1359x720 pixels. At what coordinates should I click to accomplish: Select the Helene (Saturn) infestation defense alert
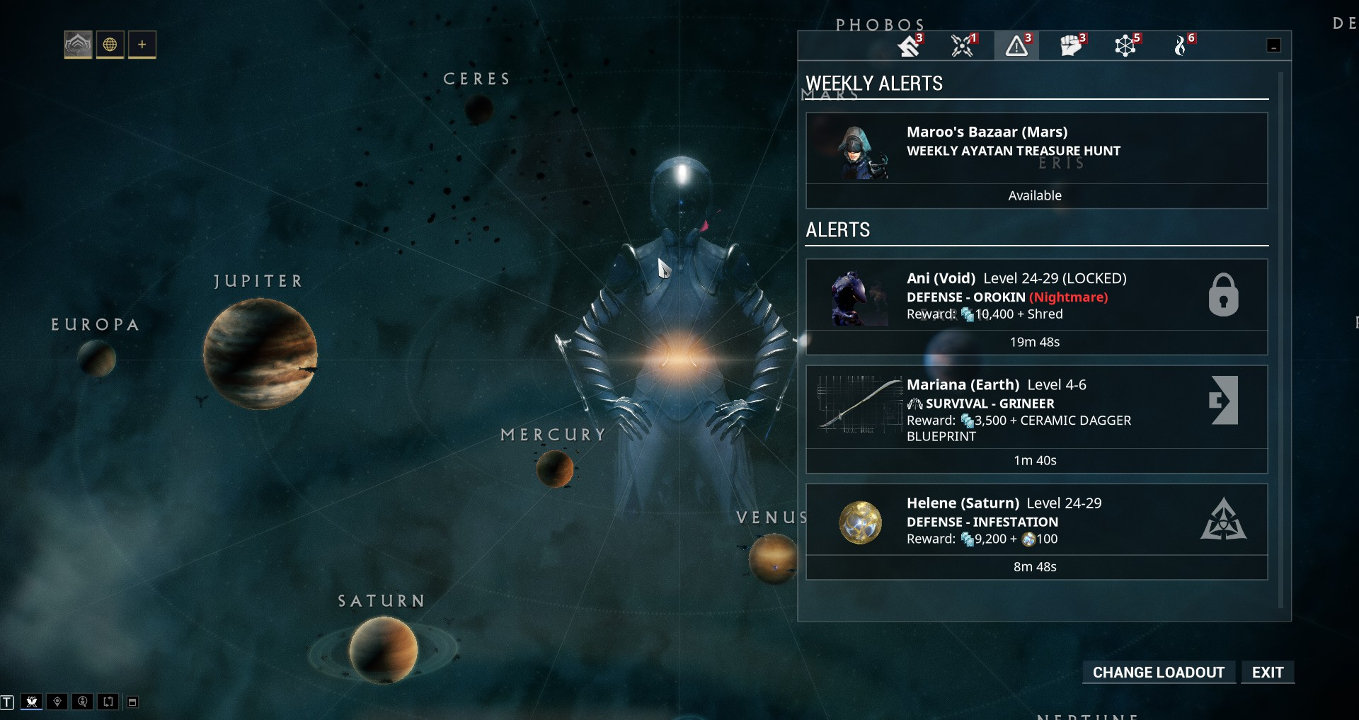click(1036, 521)
